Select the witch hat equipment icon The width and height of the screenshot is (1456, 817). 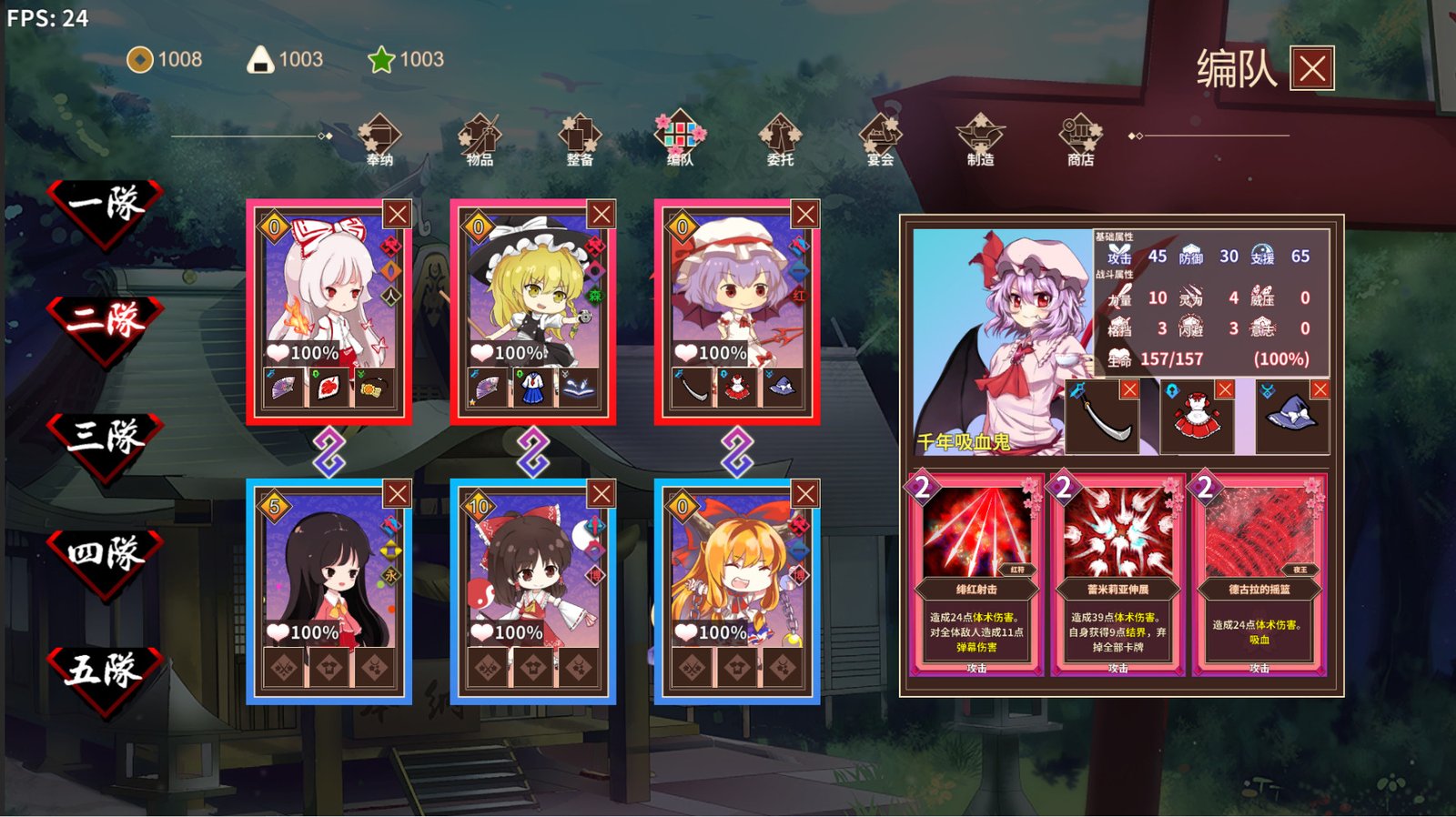[x=1289, y=417]
